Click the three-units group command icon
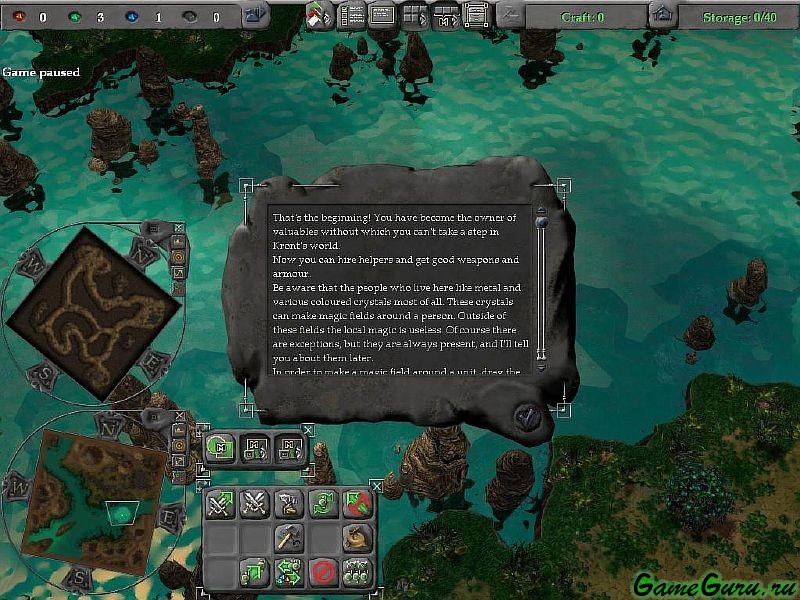Viewport: 800px width, 600px height. pos(356,573)
